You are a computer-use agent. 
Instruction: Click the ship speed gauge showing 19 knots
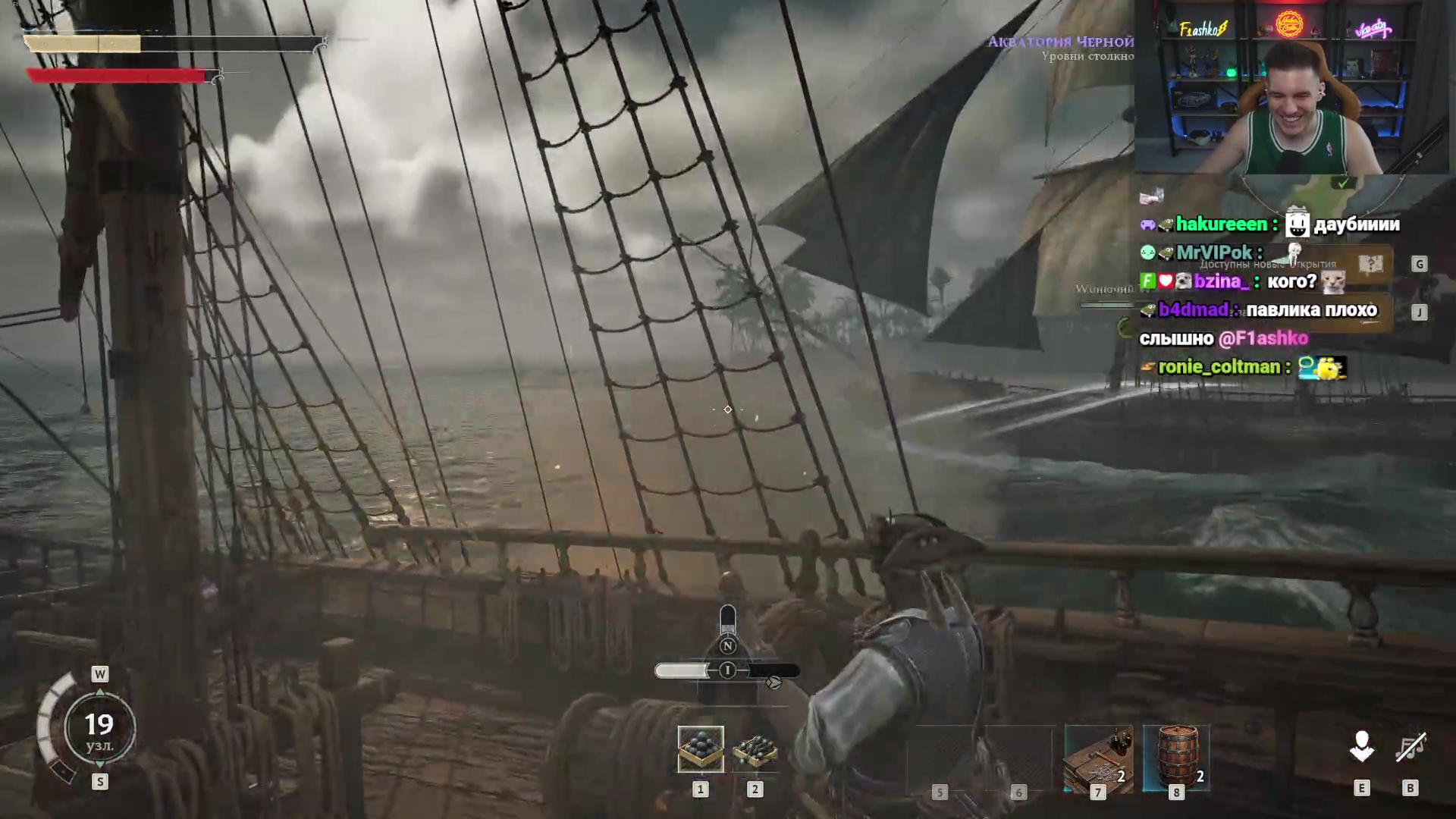pos(99,728)
